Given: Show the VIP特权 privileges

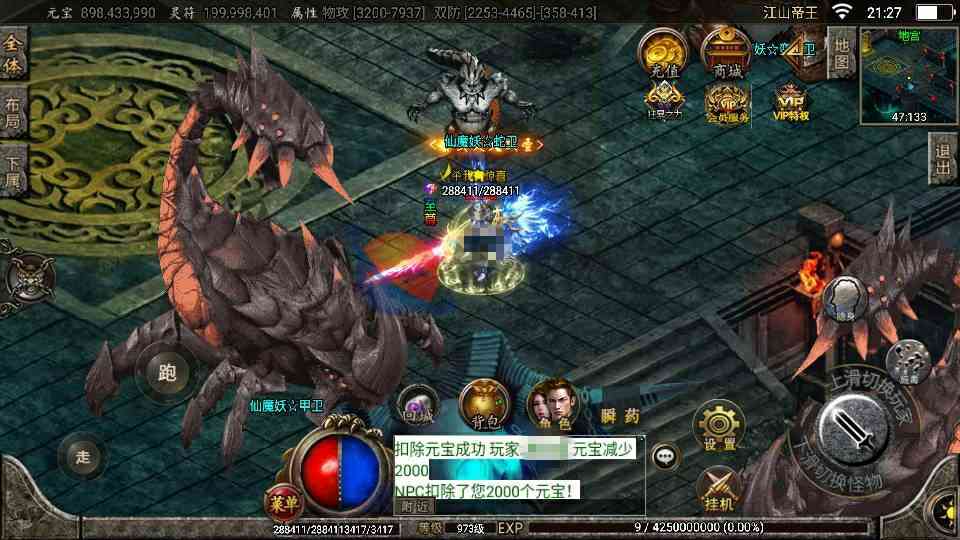Looking at the screenshot, I should 790,102.
